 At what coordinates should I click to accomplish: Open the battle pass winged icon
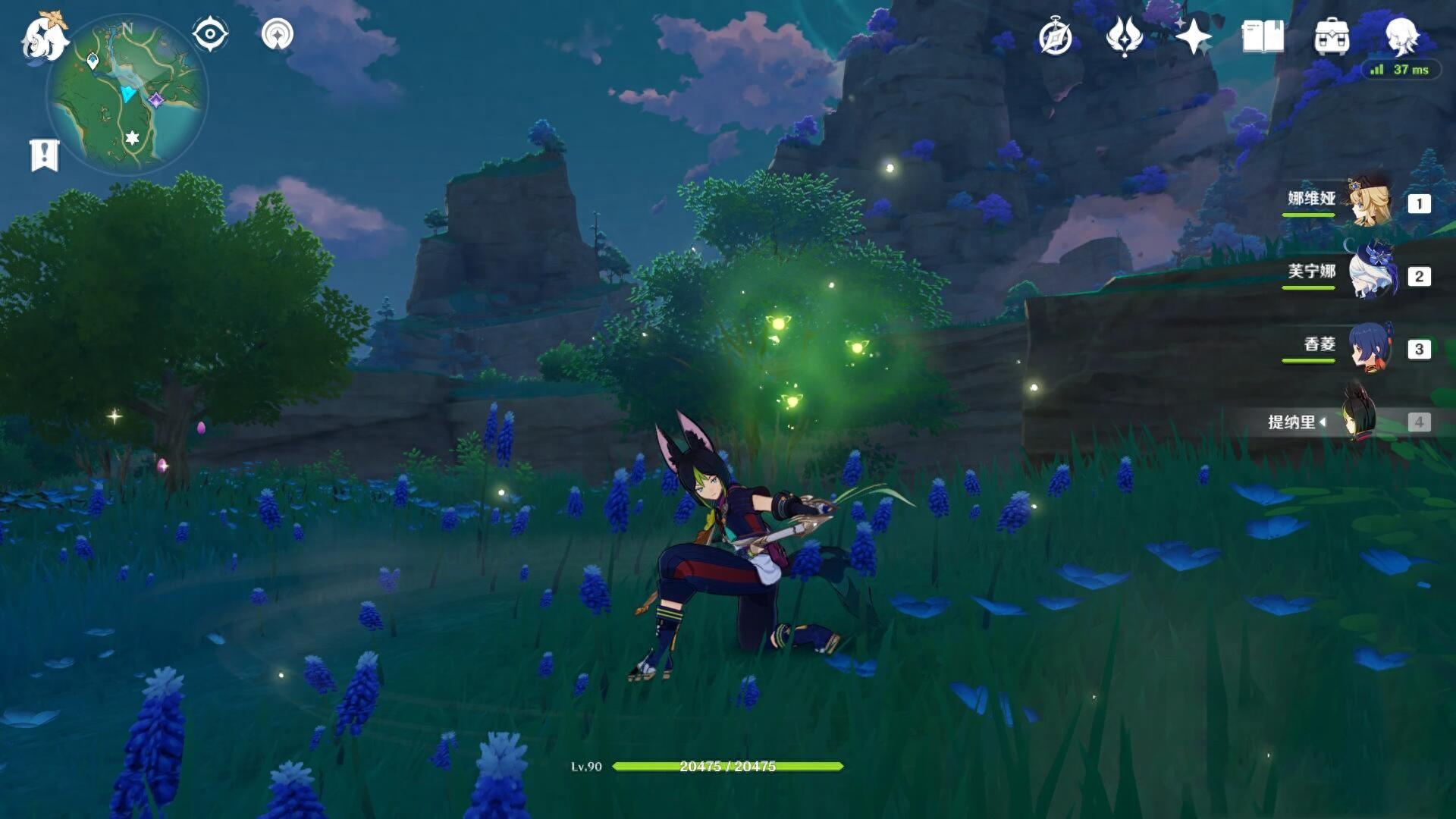coord(1124,36)
